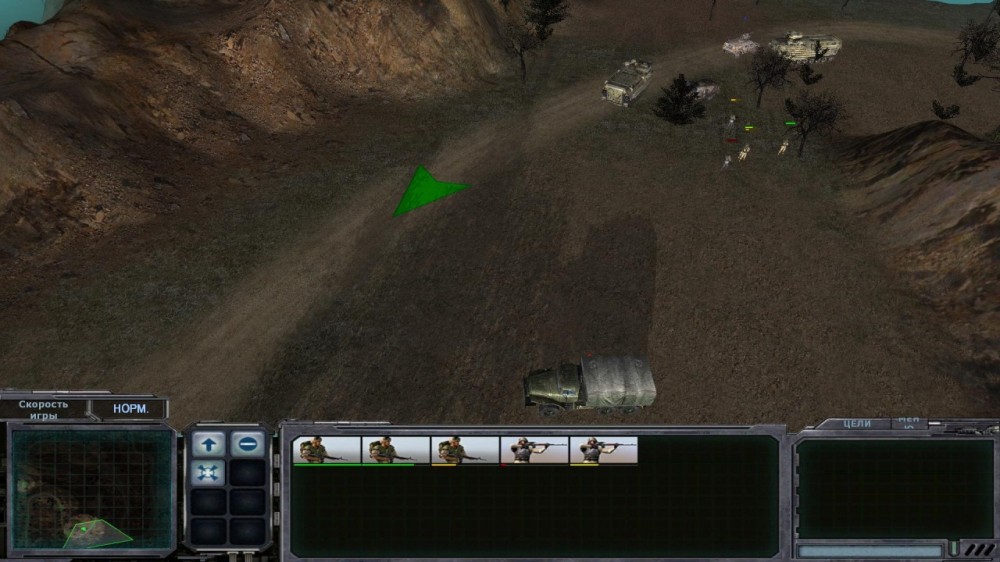
Task: Click the minimap
Action: coord(92,490)
